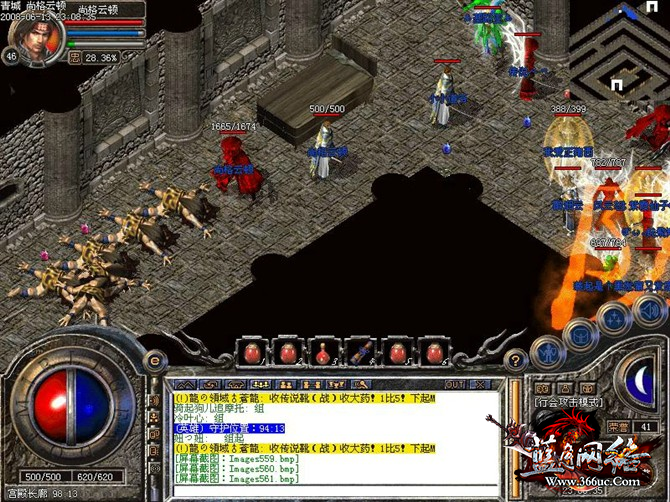
Task: Click the crescent moon day-night dial
Action: [x=641, y=379]
